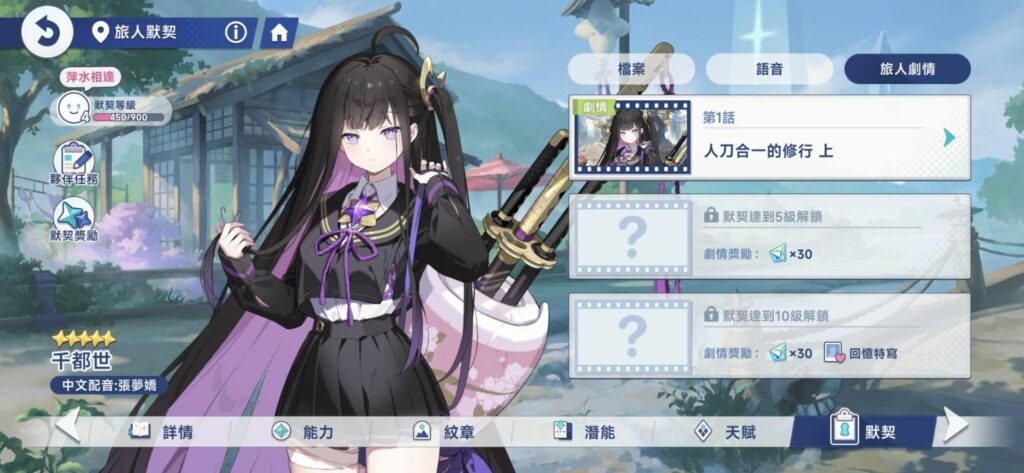Switch to the 語音 tab

click(x=769, y=69)
